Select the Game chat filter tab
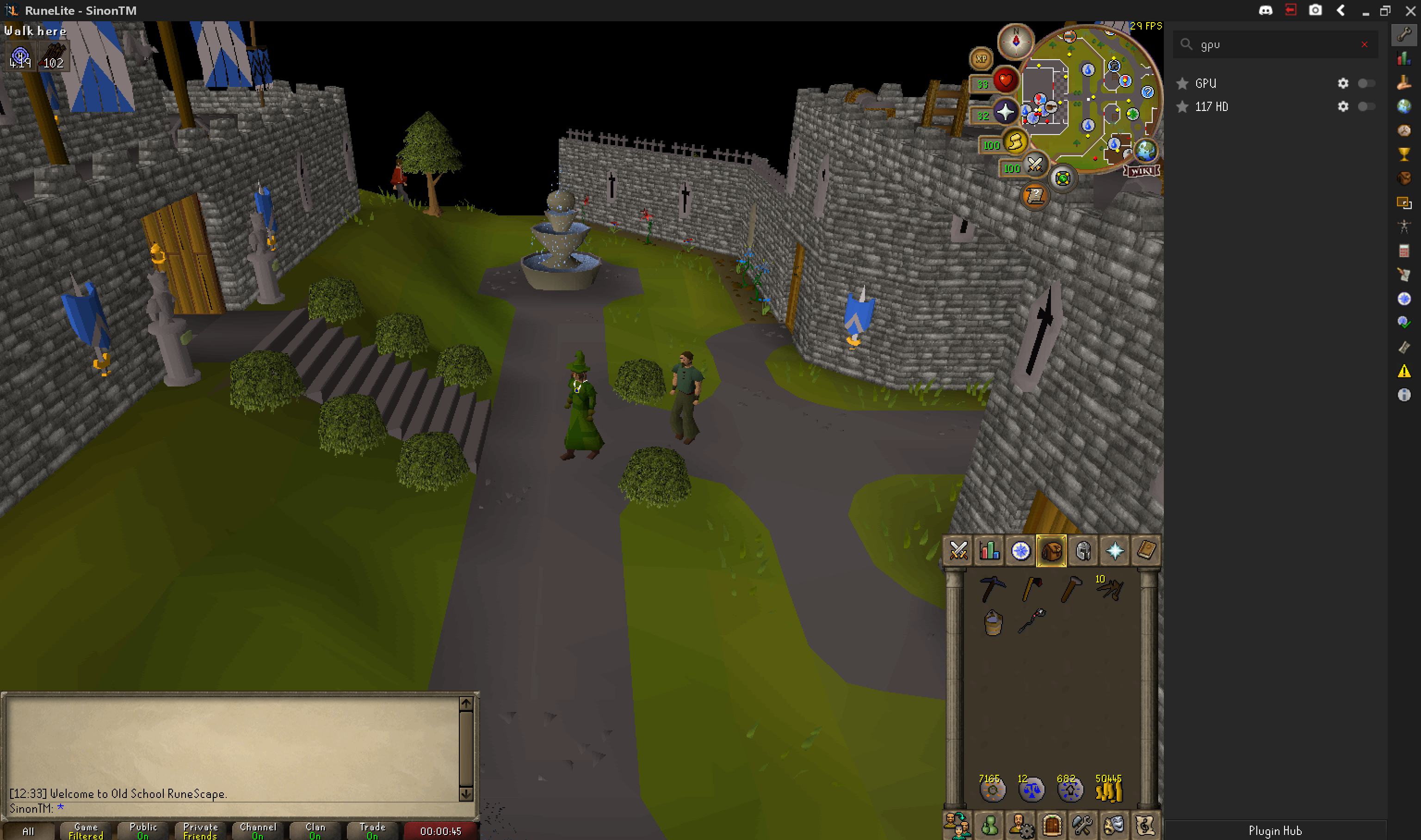The image size is (1421, 840). (85, 830)
